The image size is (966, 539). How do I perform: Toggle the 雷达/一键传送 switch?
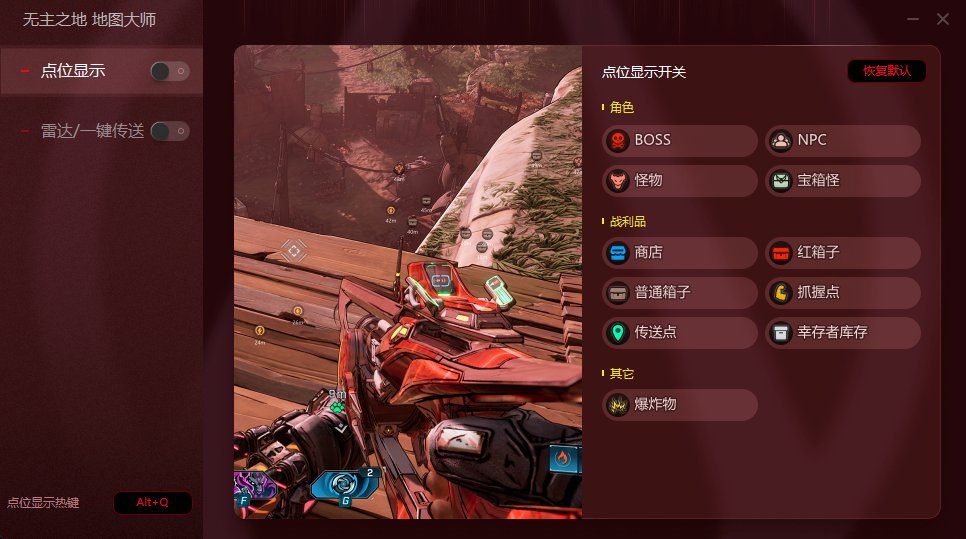pyautogui.click(x=169, y=131)
